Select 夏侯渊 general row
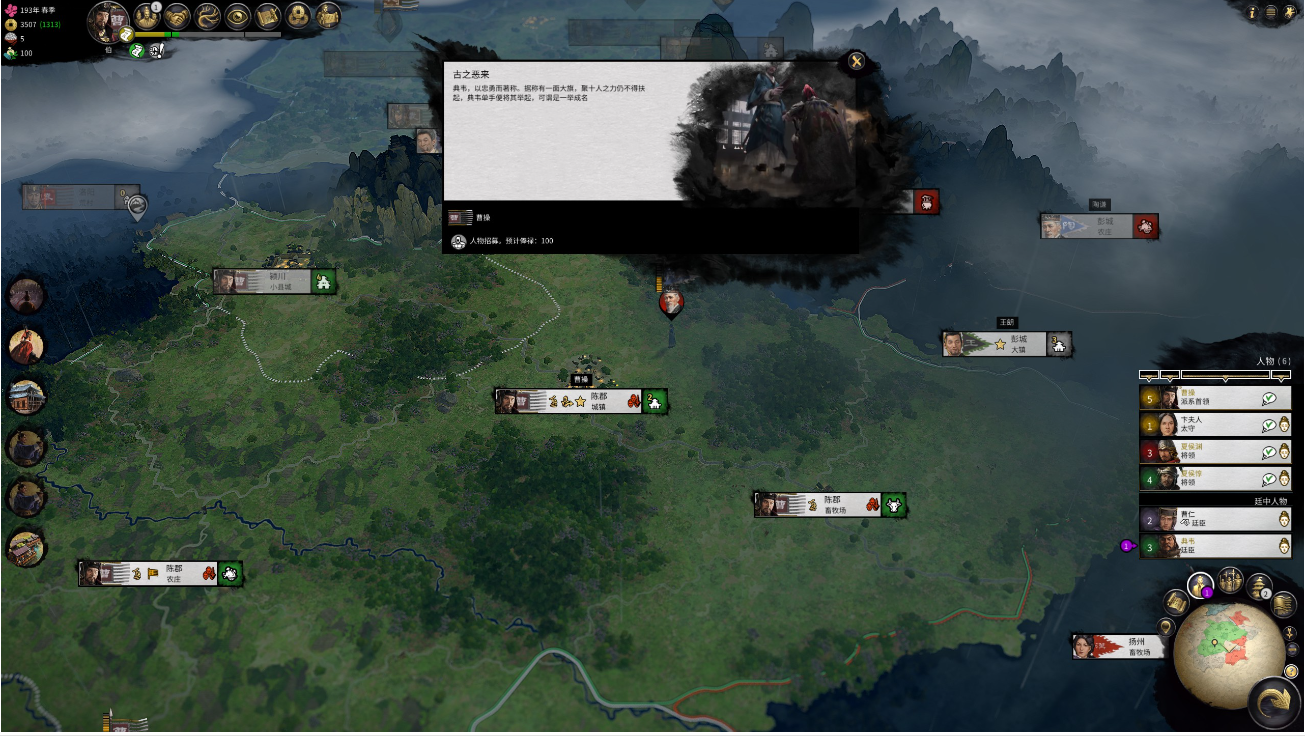The image size is (1305, 736). [1214, 452]
